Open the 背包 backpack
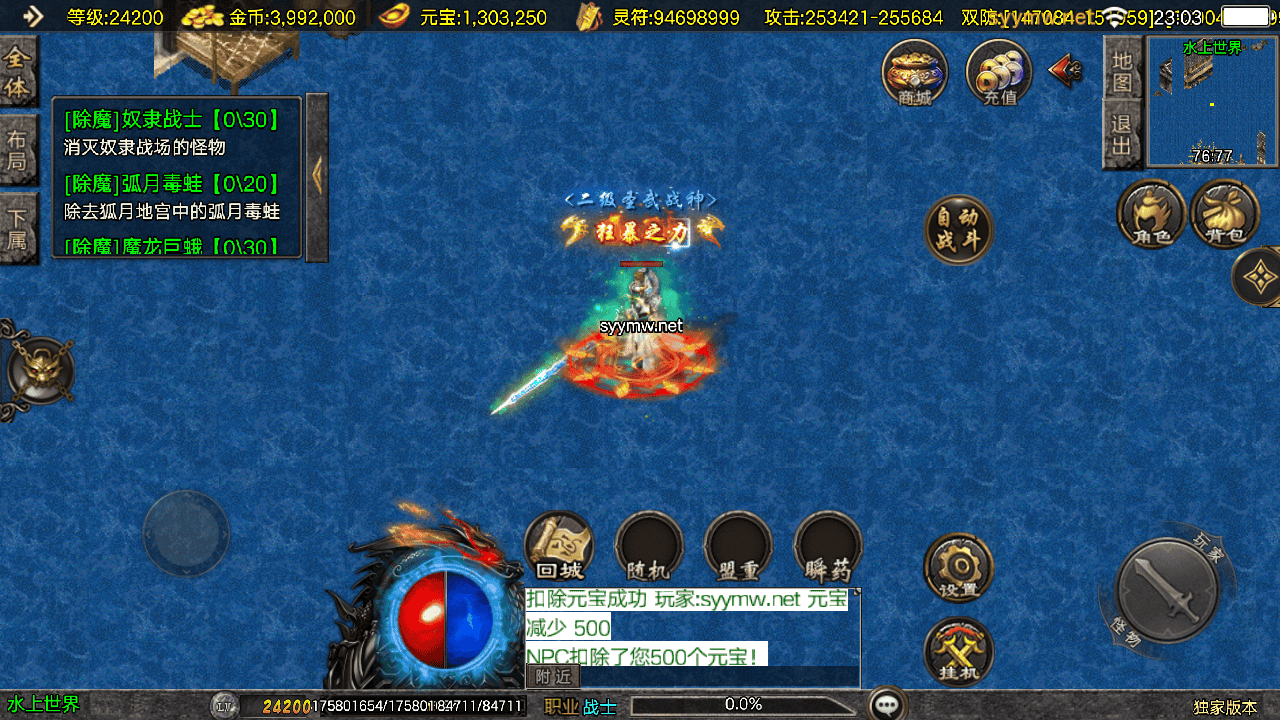1280x720 pixels. (x=1225, y=213)
